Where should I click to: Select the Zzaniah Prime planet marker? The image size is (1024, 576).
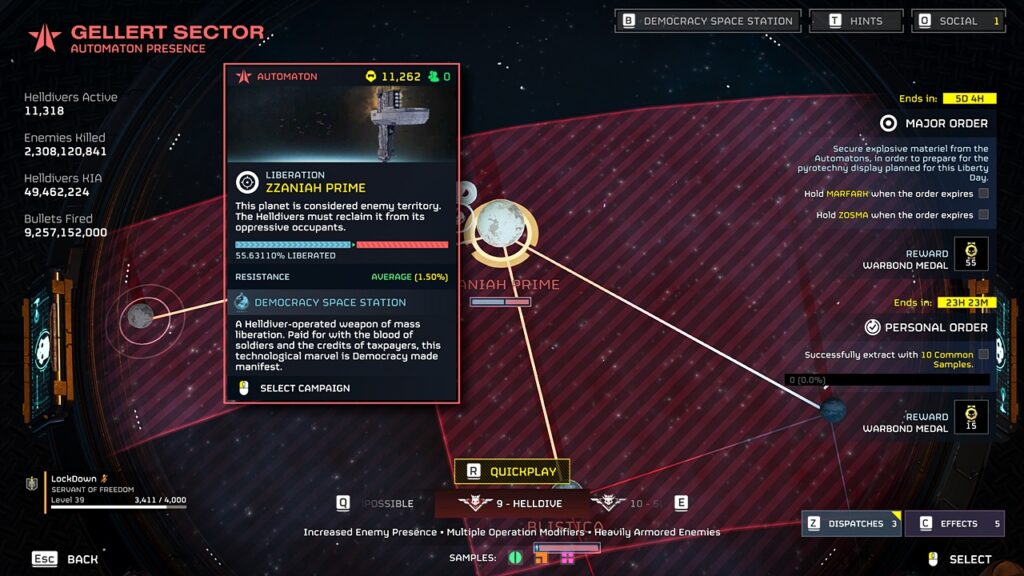[500, 224]
